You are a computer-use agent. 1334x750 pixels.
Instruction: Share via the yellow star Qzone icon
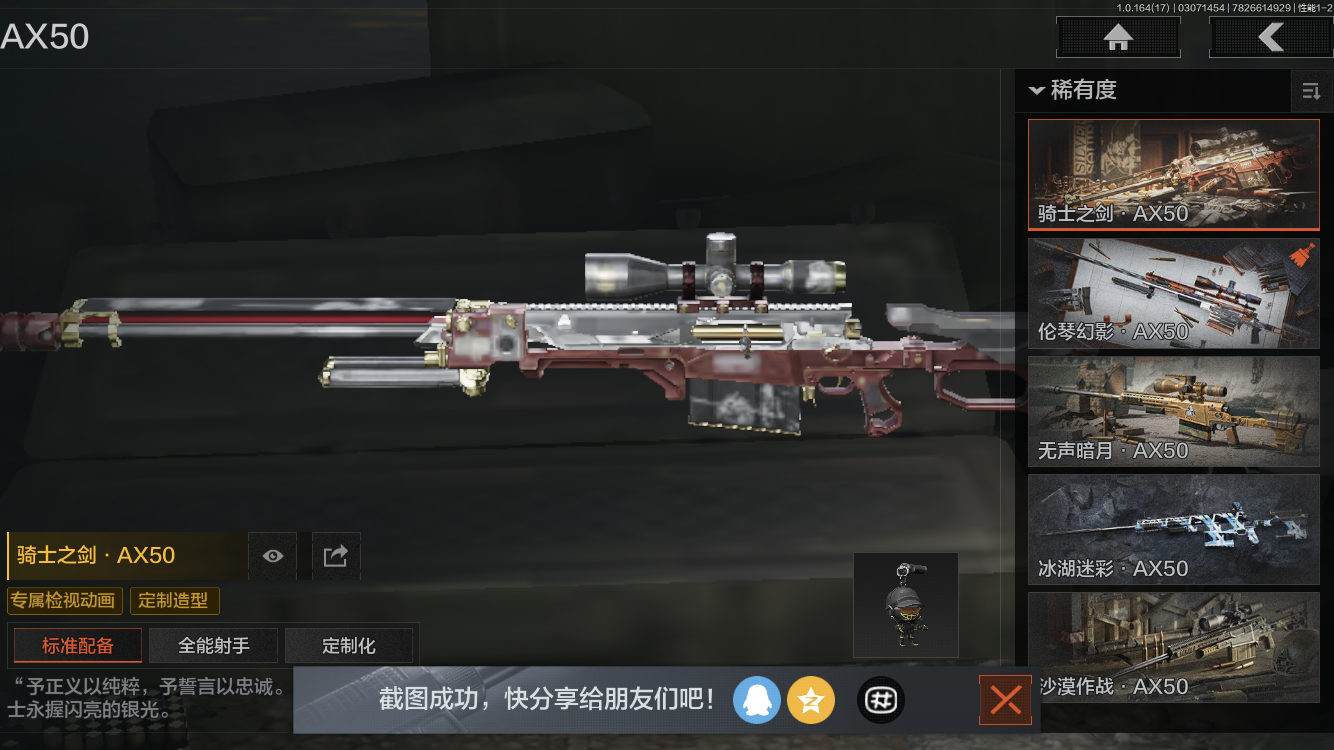pos(811,700)
